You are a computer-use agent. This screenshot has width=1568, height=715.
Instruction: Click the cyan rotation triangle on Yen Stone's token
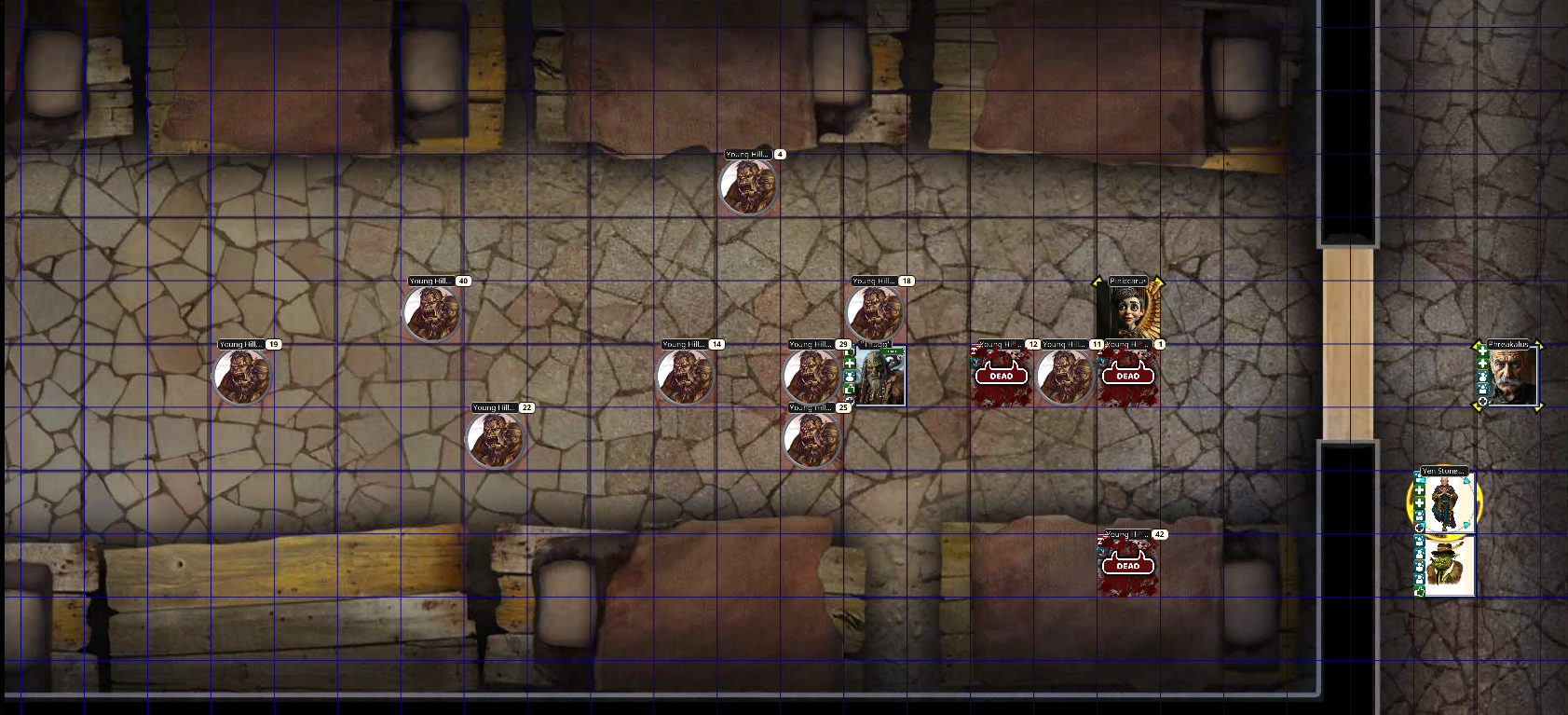coord(1466,481)
